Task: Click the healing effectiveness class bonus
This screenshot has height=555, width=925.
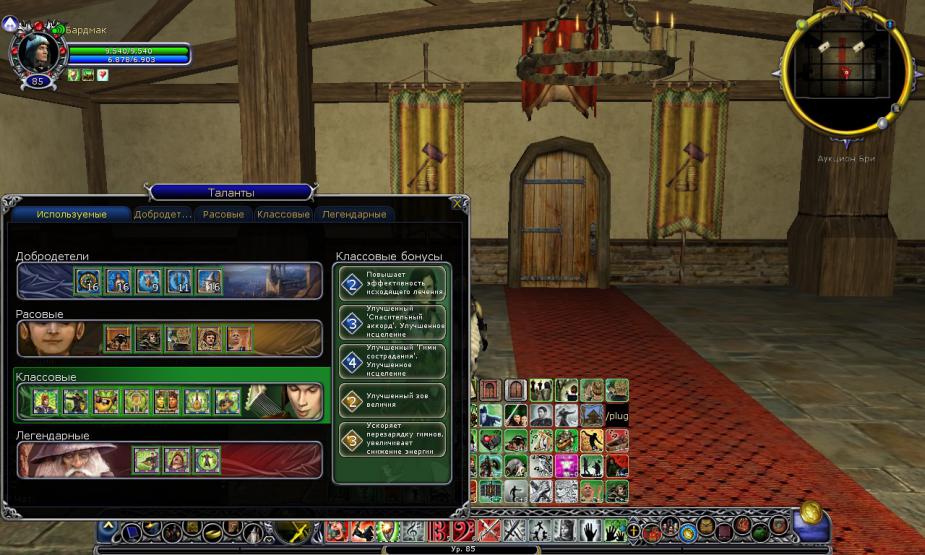Action: pos(392,283)
